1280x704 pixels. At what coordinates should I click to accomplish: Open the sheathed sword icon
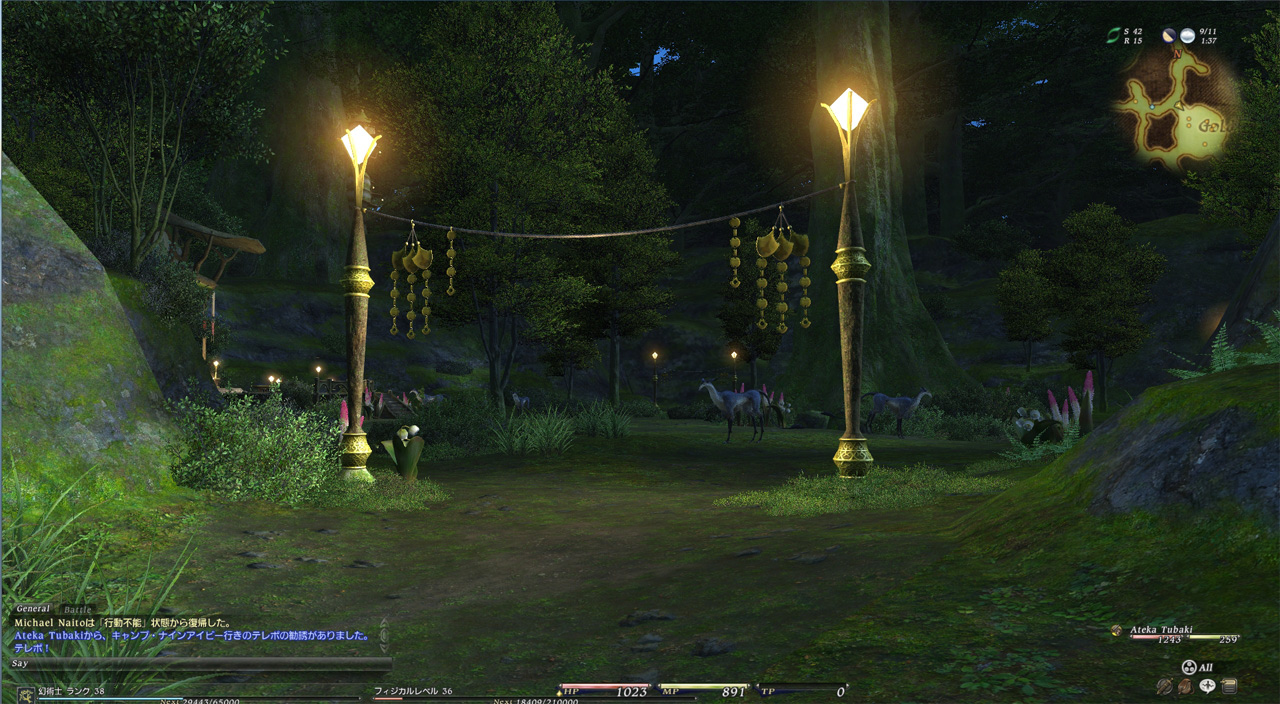pos(1164,686)
